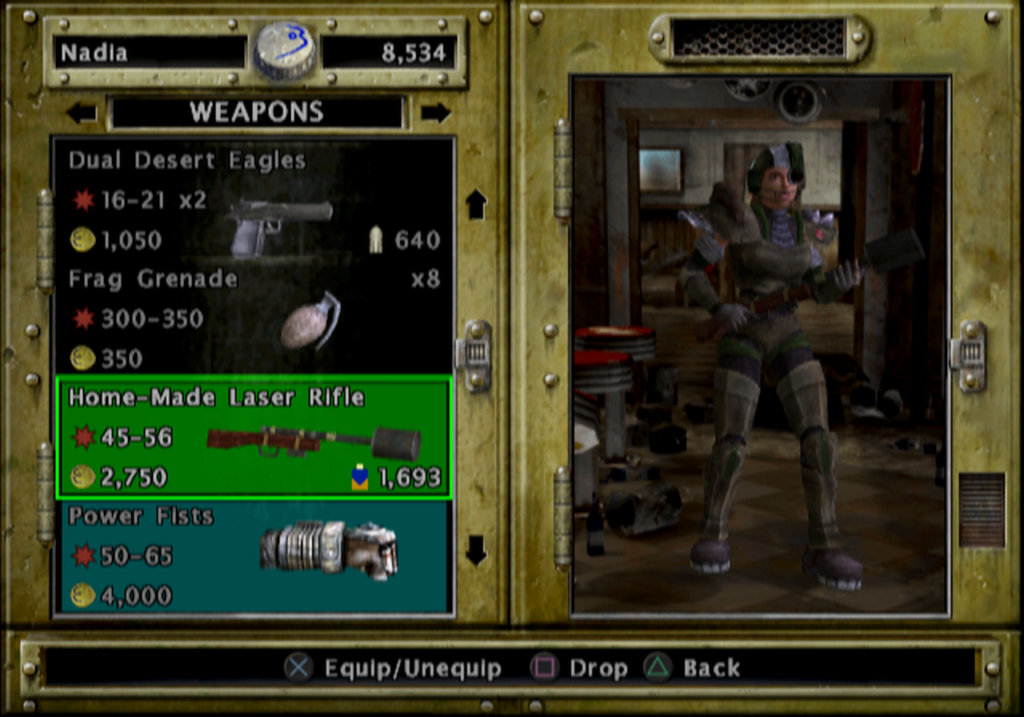Select the Dual Desert Eagles weapon entry
This screenshot has height=717, width=1024.
point(254,200)
